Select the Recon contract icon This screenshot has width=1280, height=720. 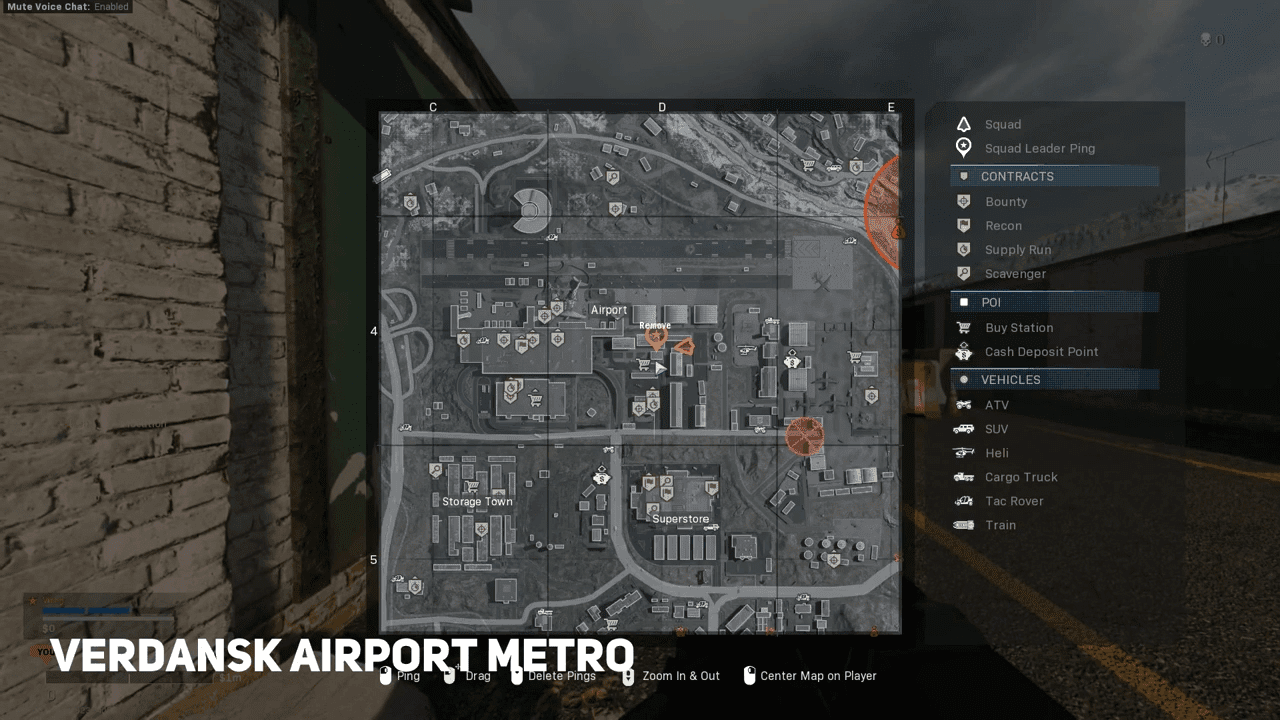[963, 225]
